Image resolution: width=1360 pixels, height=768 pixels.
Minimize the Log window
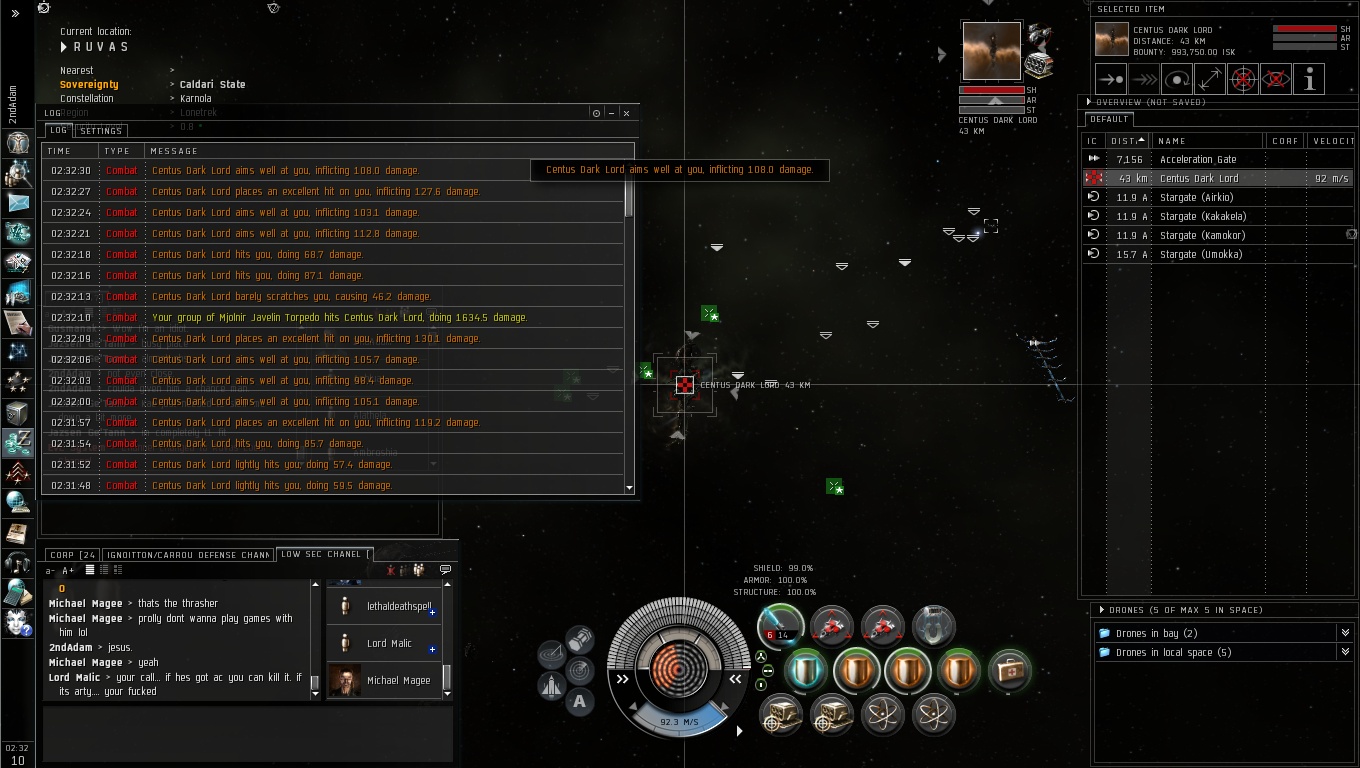(x=611, y=113)
